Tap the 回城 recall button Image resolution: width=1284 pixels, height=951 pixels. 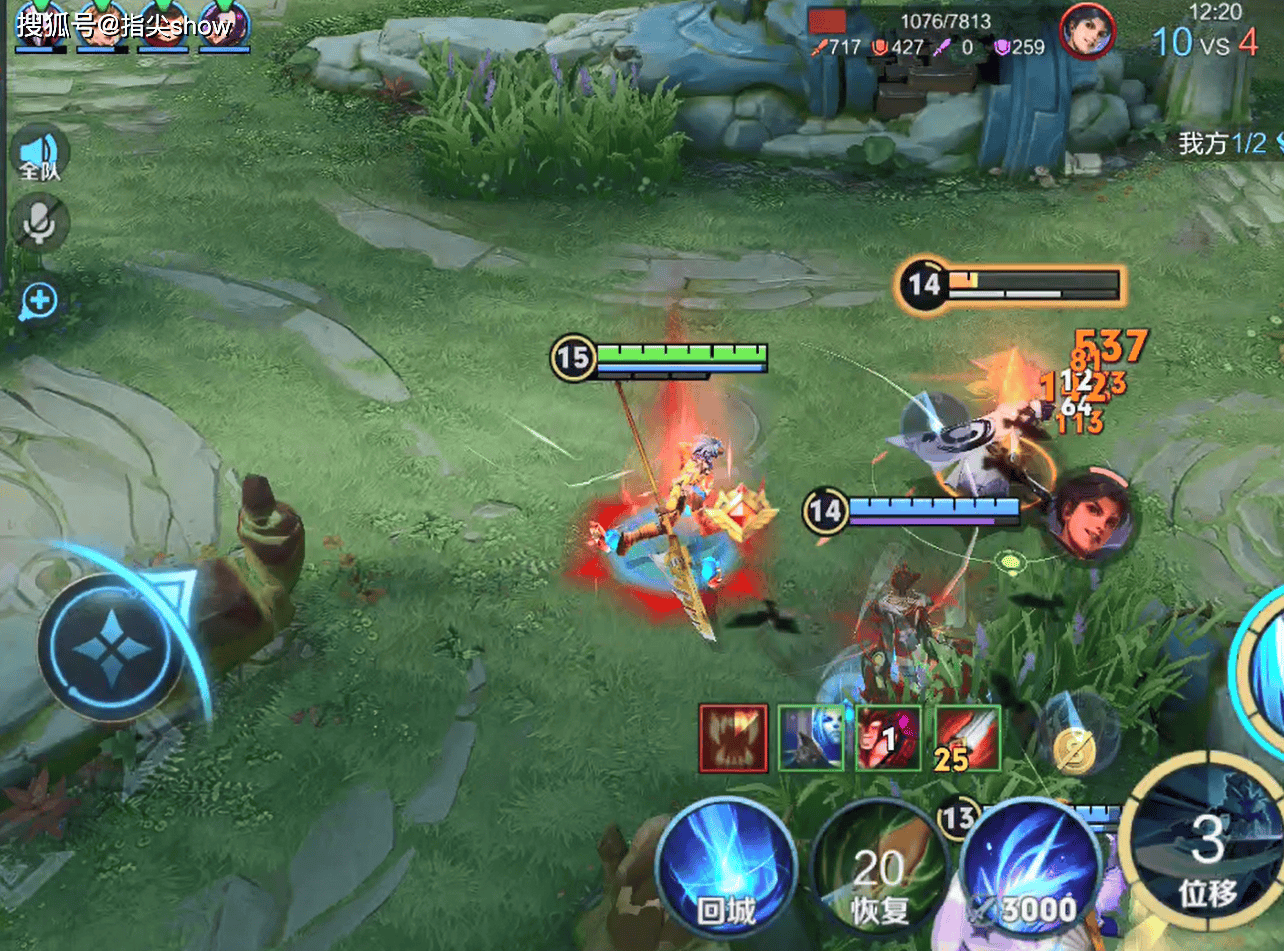(727, 868)
